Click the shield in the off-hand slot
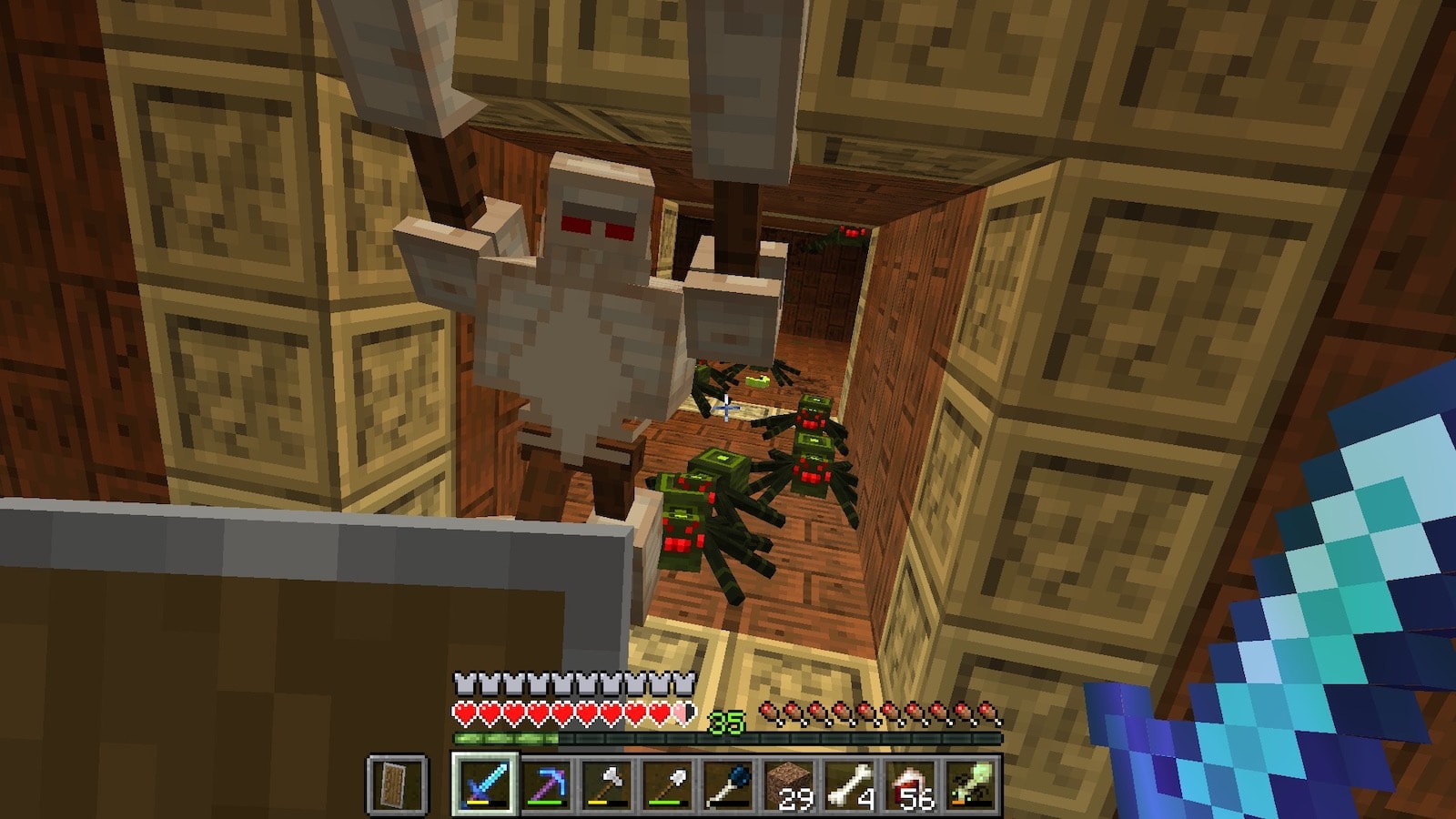1456x819 pixels. pyautogui.click(x=398, y=784)
